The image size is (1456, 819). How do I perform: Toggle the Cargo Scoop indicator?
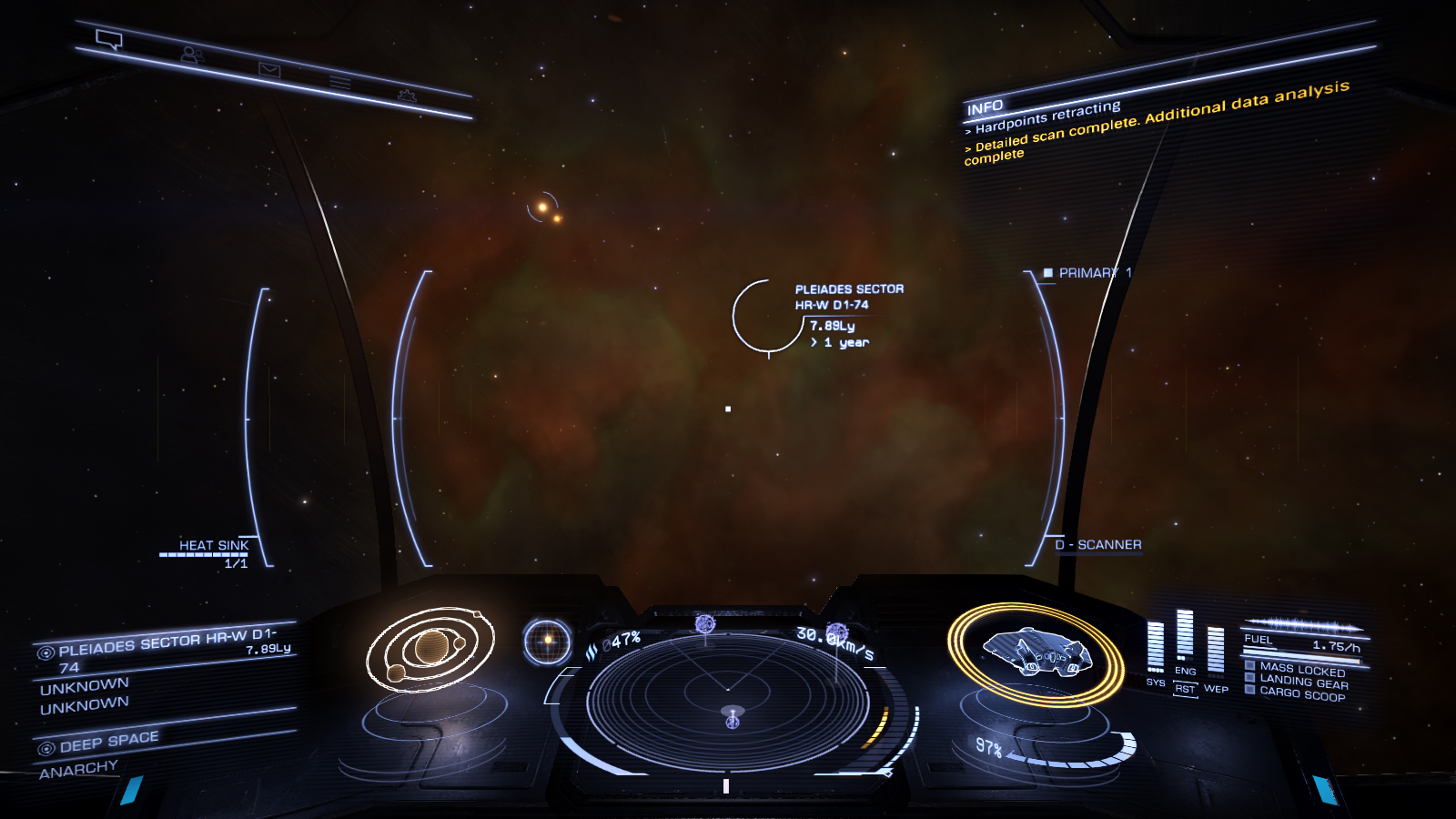pyautogui.click(x=1301, y=694)
